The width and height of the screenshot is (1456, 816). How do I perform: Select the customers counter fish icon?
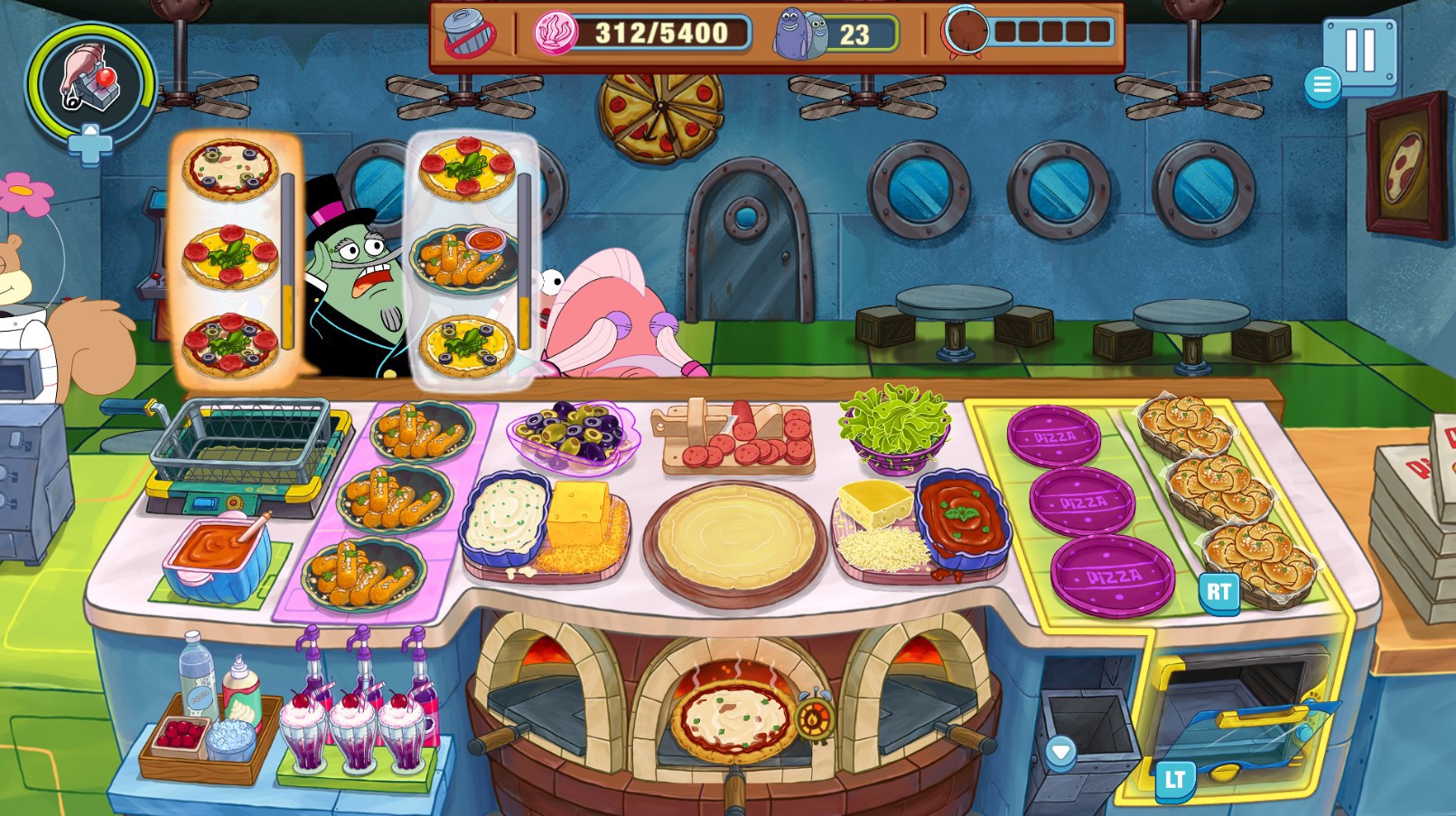click(x=792, y=30)
